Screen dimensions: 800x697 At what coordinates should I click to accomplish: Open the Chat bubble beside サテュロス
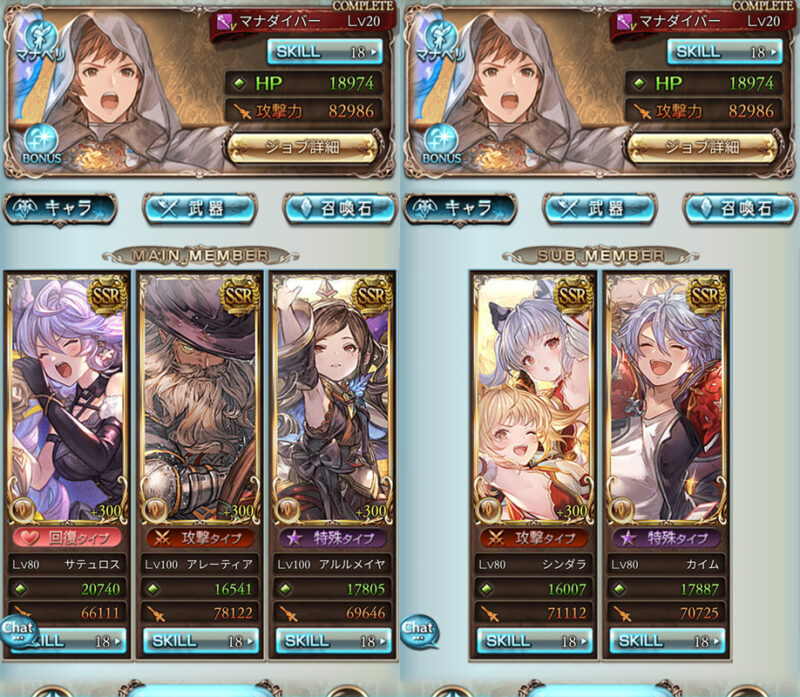[17, 628]
